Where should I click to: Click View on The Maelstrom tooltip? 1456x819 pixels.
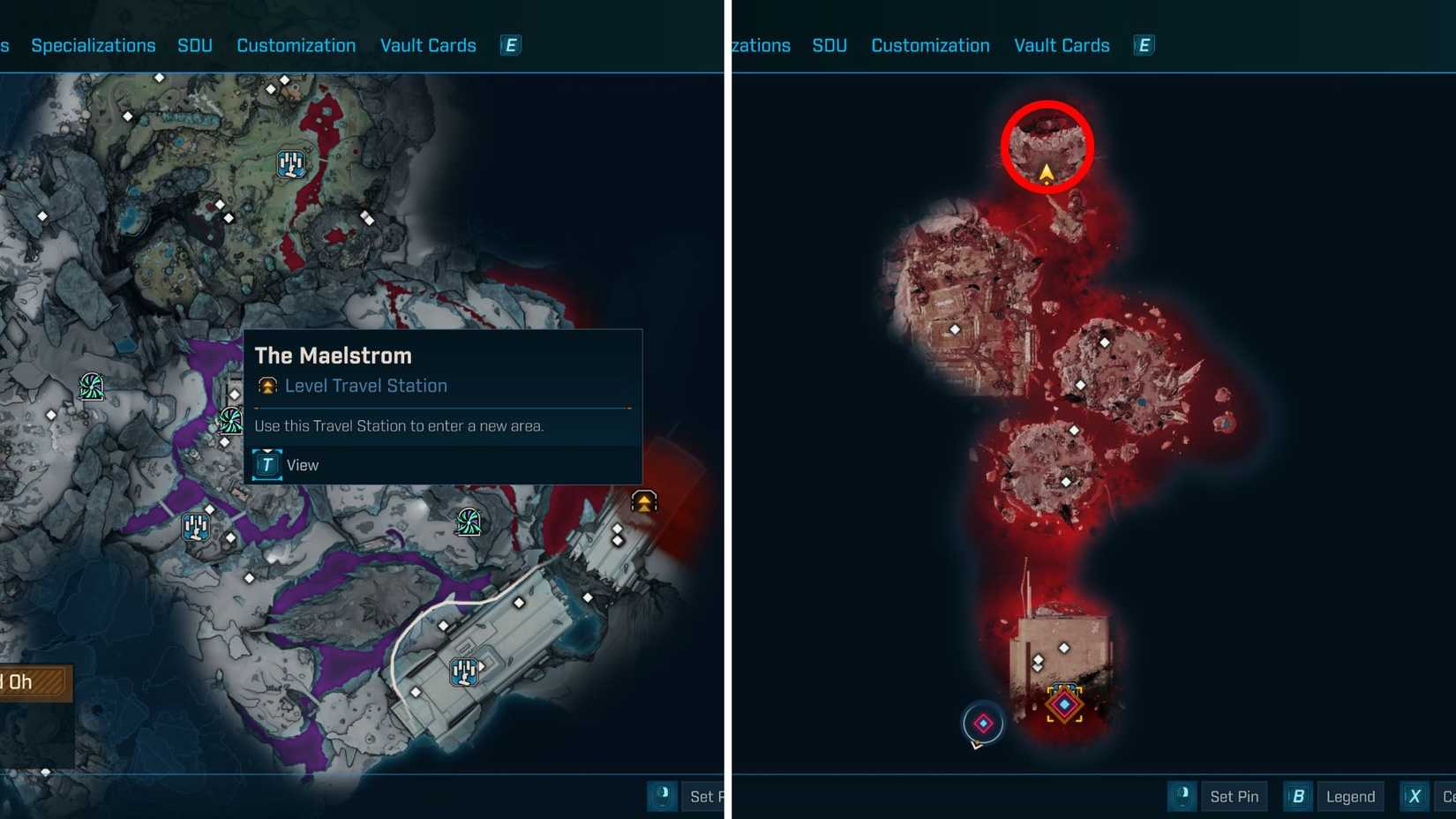coord(303,465)
